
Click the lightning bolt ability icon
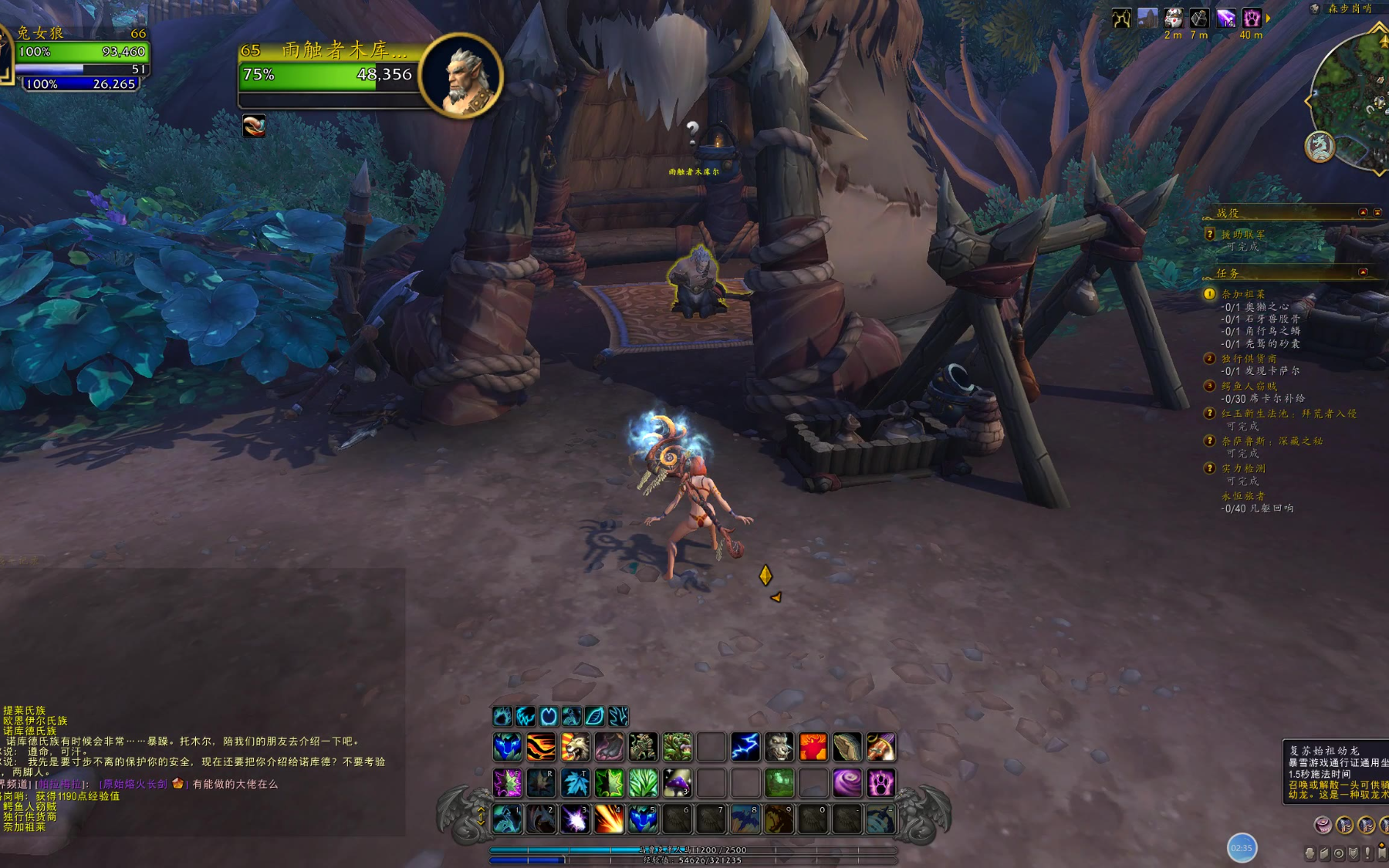745,747
